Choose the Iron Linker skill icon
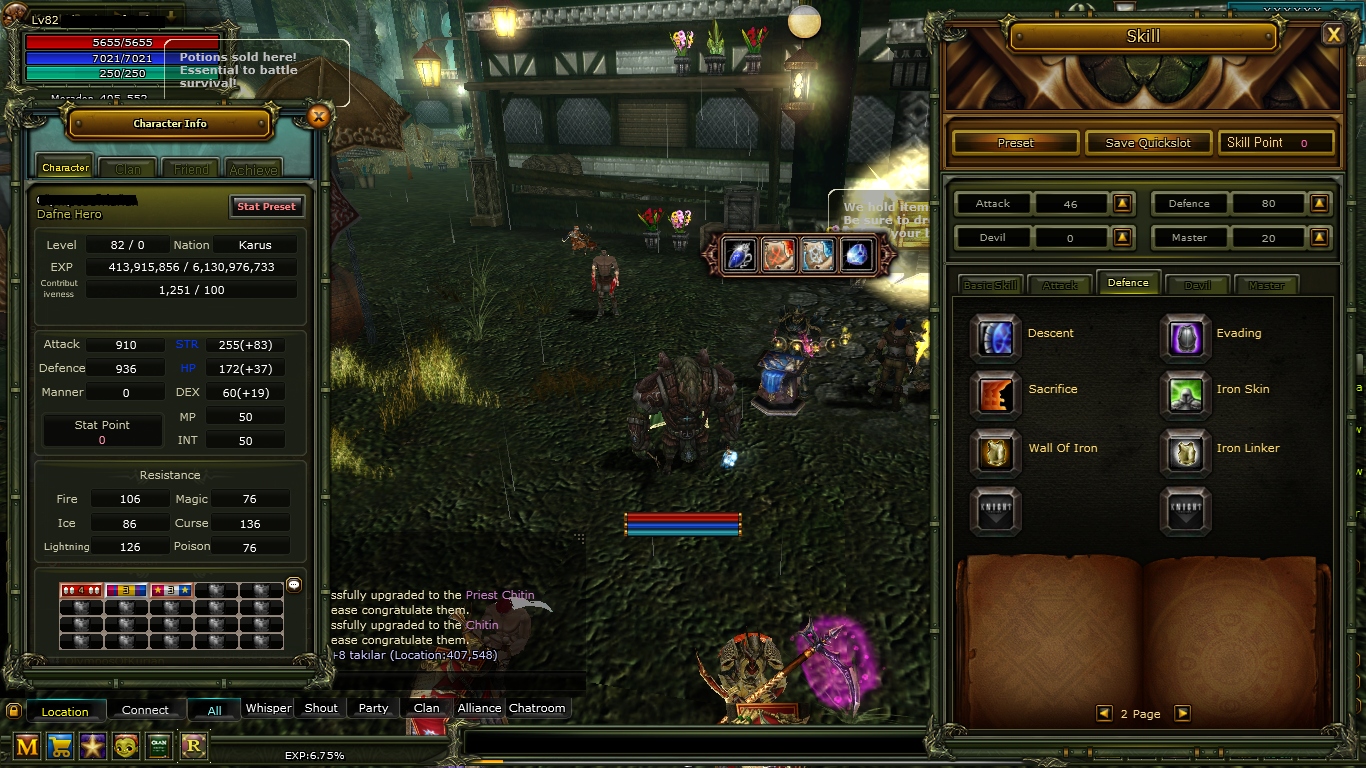The image size is (1366, 768). 1185,452
